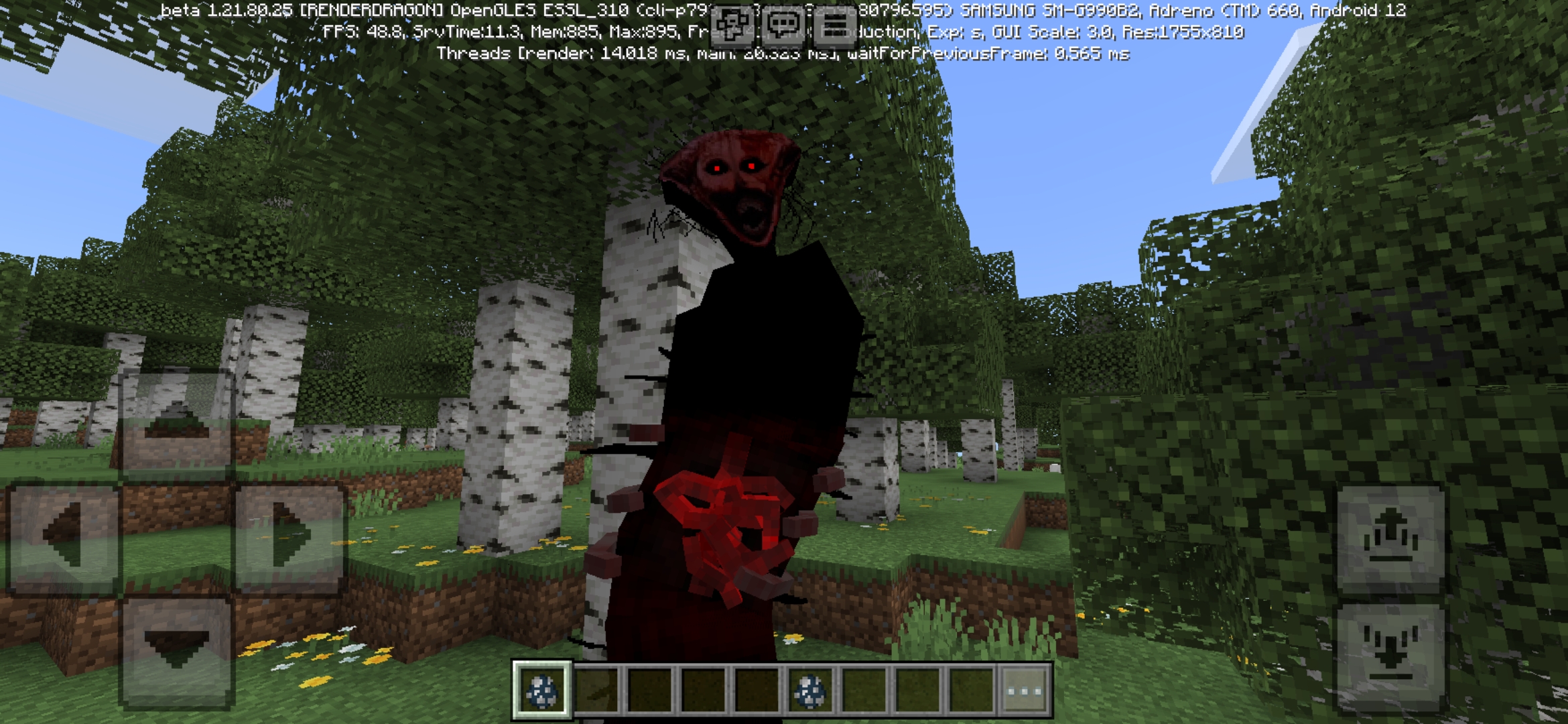Viewport: 1568px width, 724px height.
Task: Select the fifth hotbar slot
Action: pyautogui.click(x=757, y=689)
